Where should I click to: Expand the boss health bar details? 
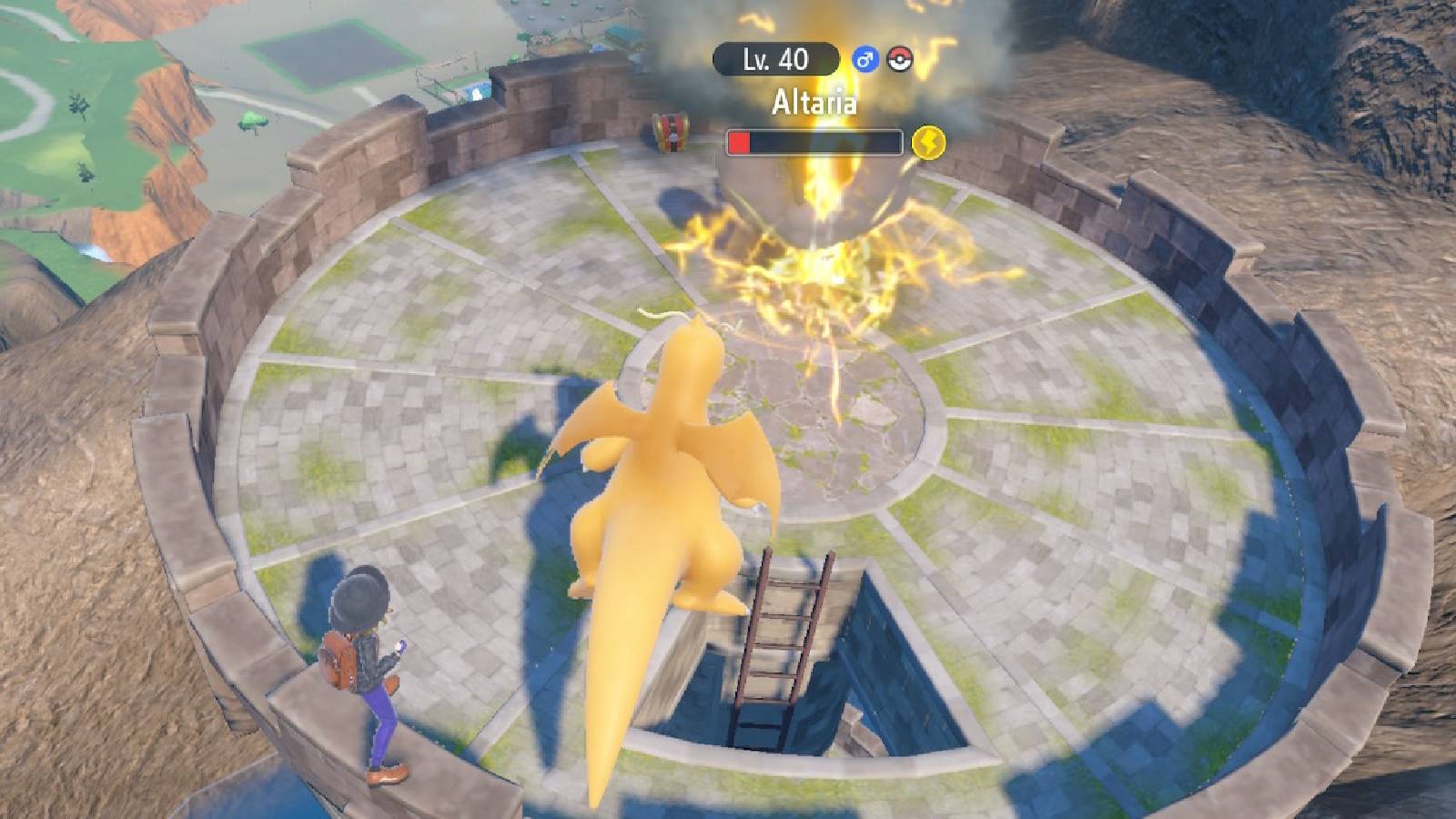click(x=814, y=141)
